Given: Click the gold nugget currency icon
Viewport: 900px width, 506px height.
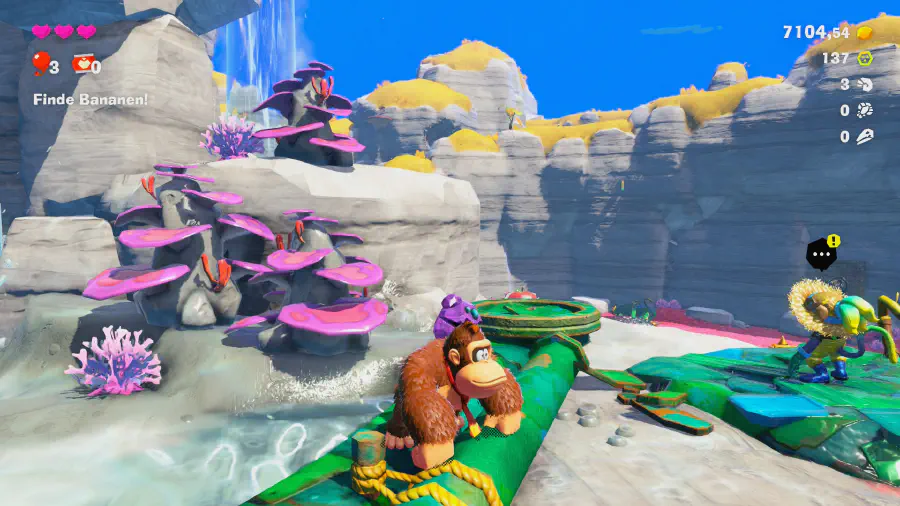Looking at the screenshot, I should tap(865, 33).
